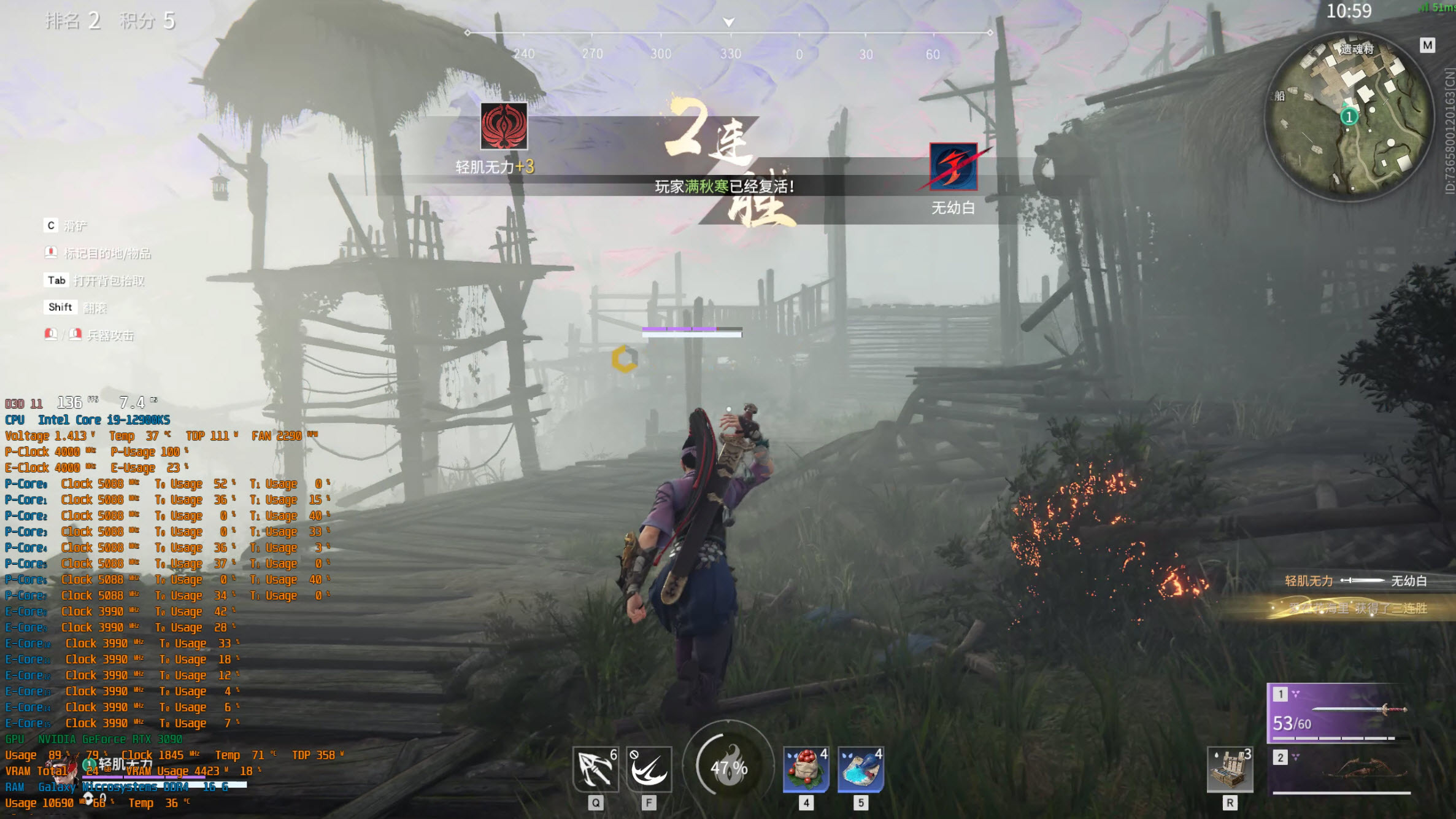
Task: Trigger the F skill ability icon
Action: click(649, 769)
